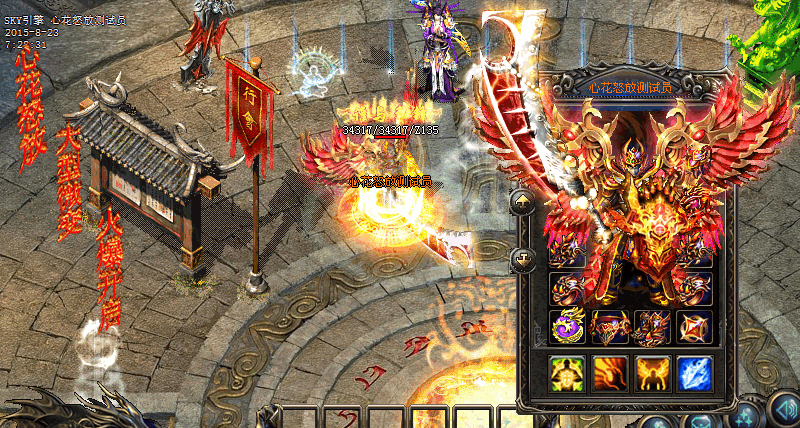Screen dimensions: 800x428
Task: Activate the golden winged figure skill
Action: click(x=652, y=374)
